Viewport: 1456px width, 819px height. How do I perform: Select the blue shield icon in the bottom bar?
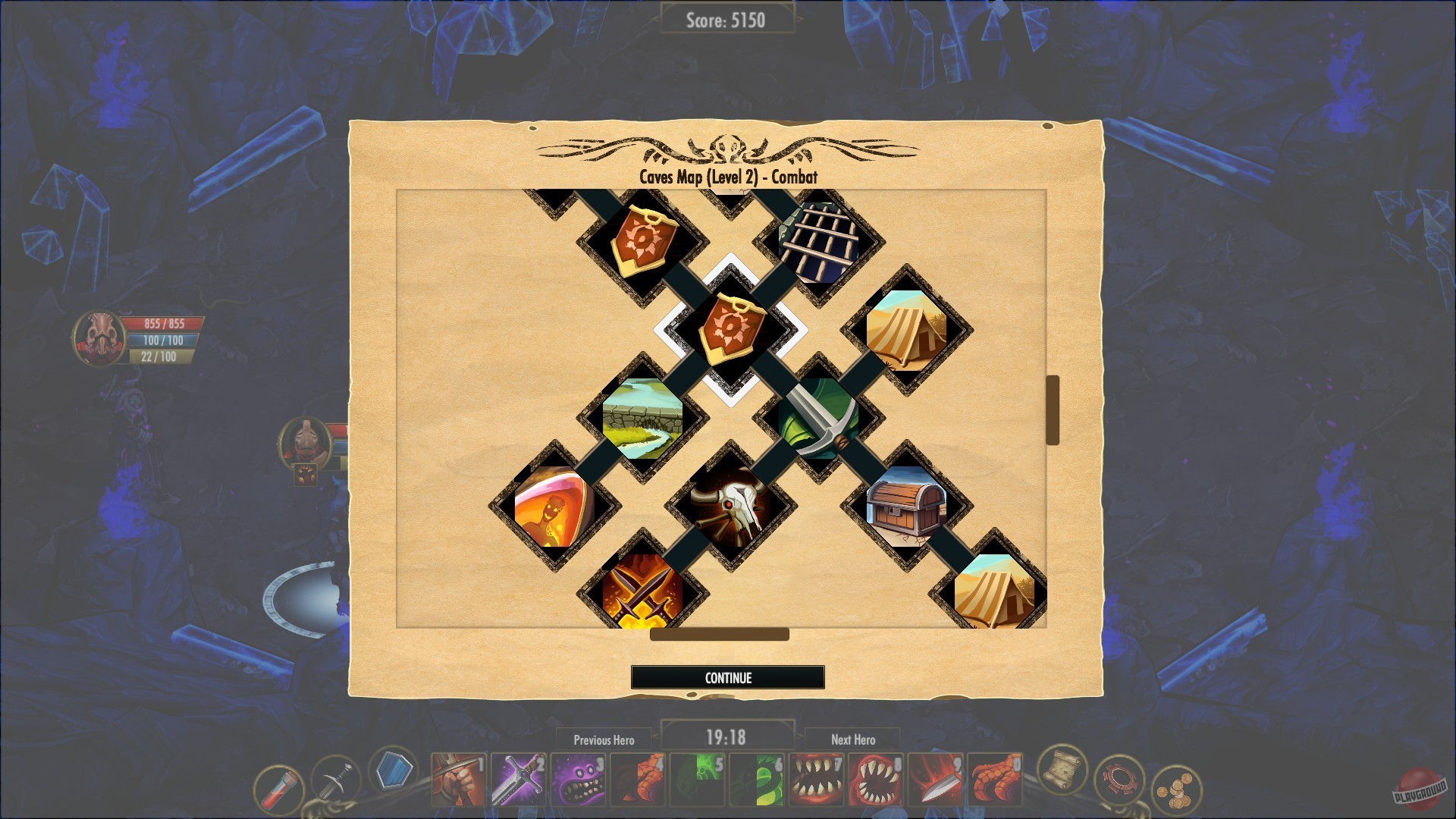394,772
